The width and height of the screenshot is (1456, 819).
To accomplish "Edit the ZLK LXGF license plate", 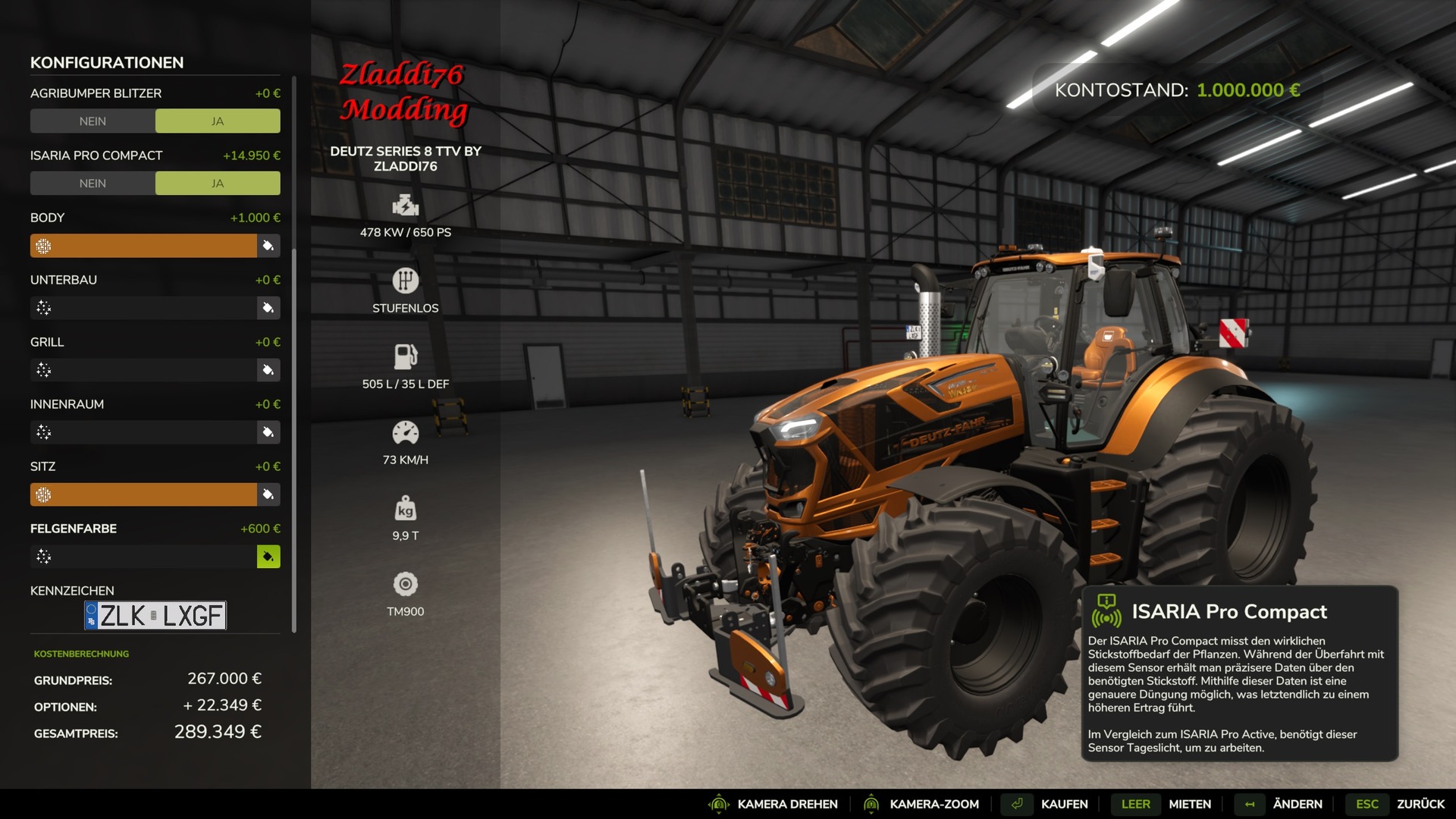I will 155,616.
